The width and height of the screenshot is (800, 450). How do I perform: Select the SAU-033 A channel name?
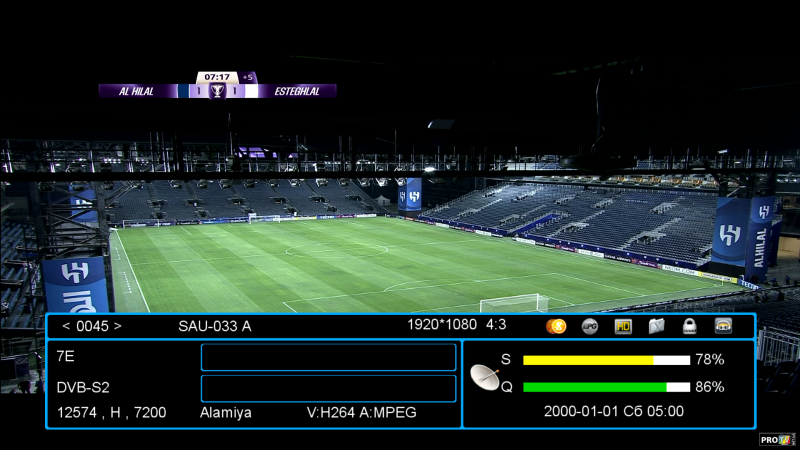(215, 326)
